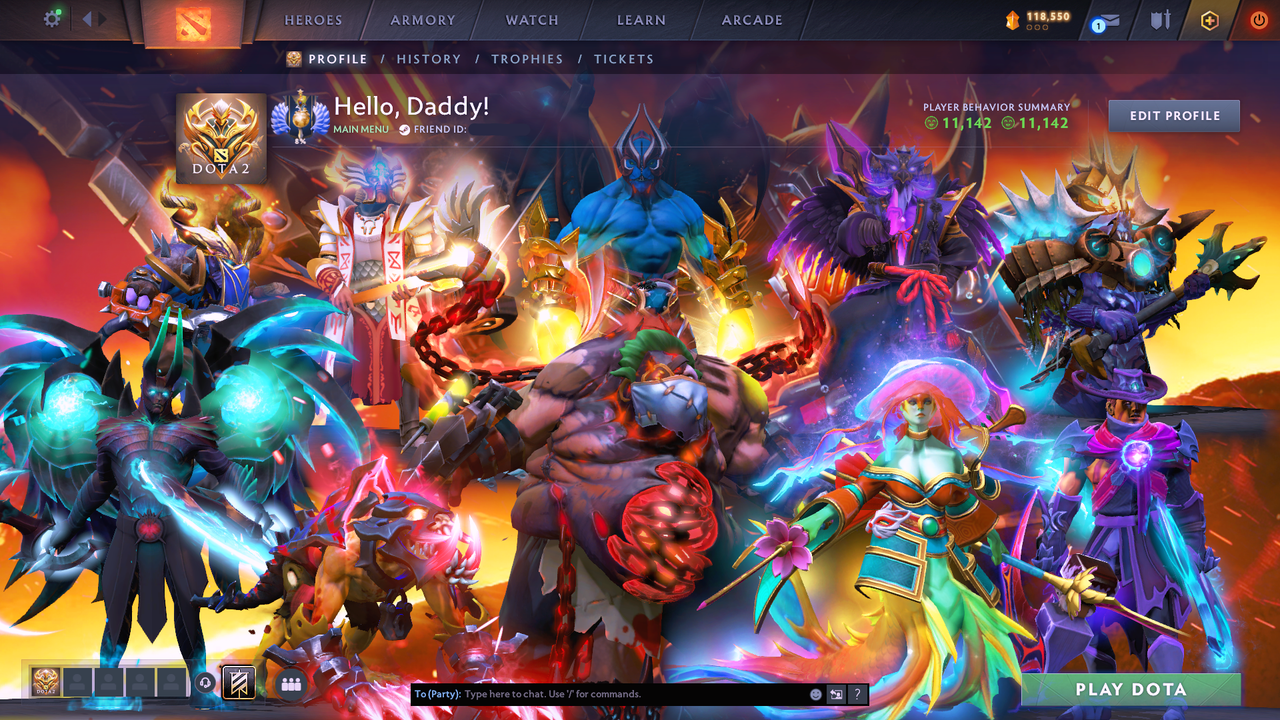Click the guild banner icon near party slots
Image resolution: width=1280 pixels, height=720 pixels.
pos(239,680)
